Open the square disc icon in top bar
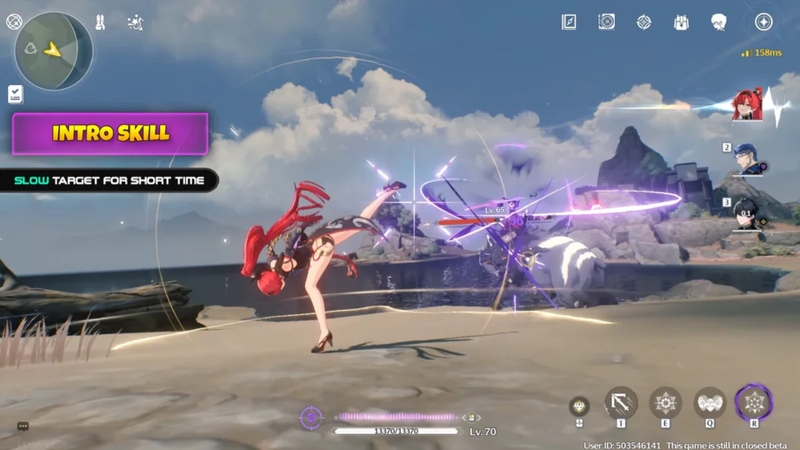800x450 pixels. [606, 21]
